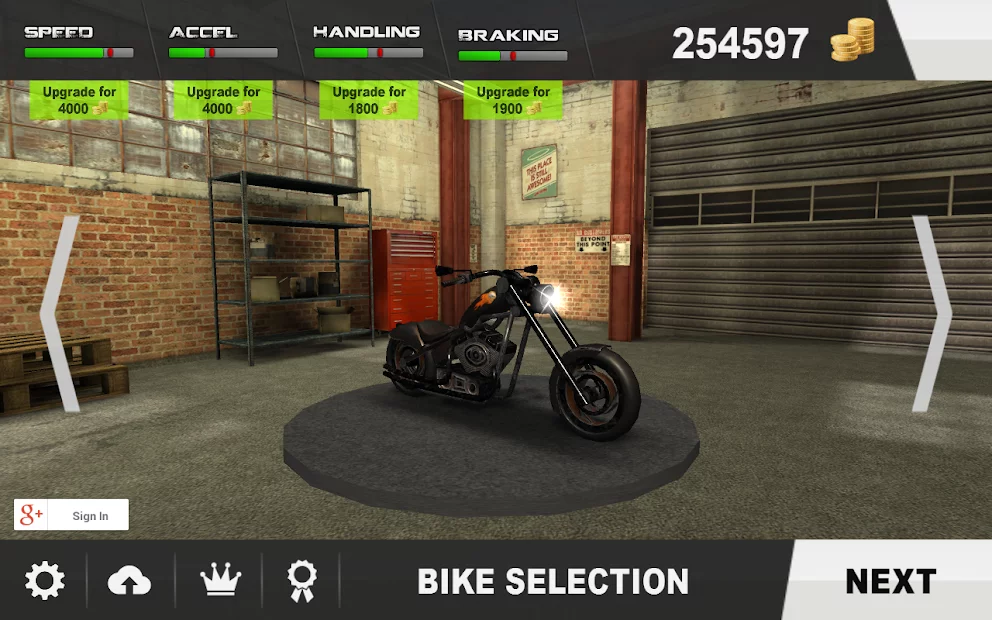The image size is (992, 620).
Task: View the ribbon achievements
Action: pos(302,580)
